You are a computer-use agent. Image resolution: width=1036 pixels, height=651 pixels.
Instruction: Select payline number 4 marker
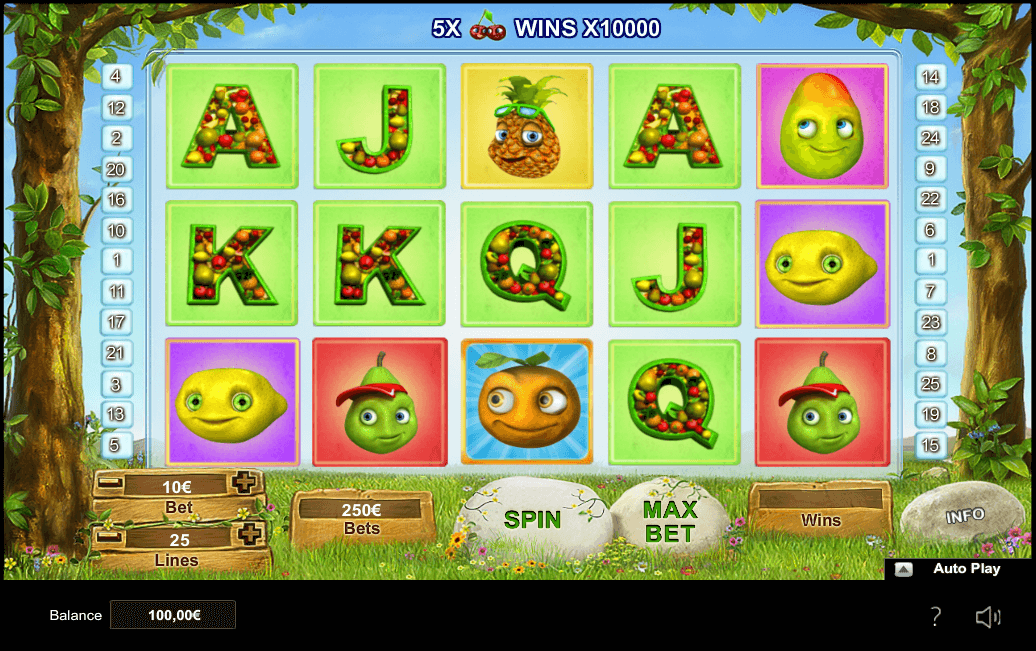(x=116, y=76)
